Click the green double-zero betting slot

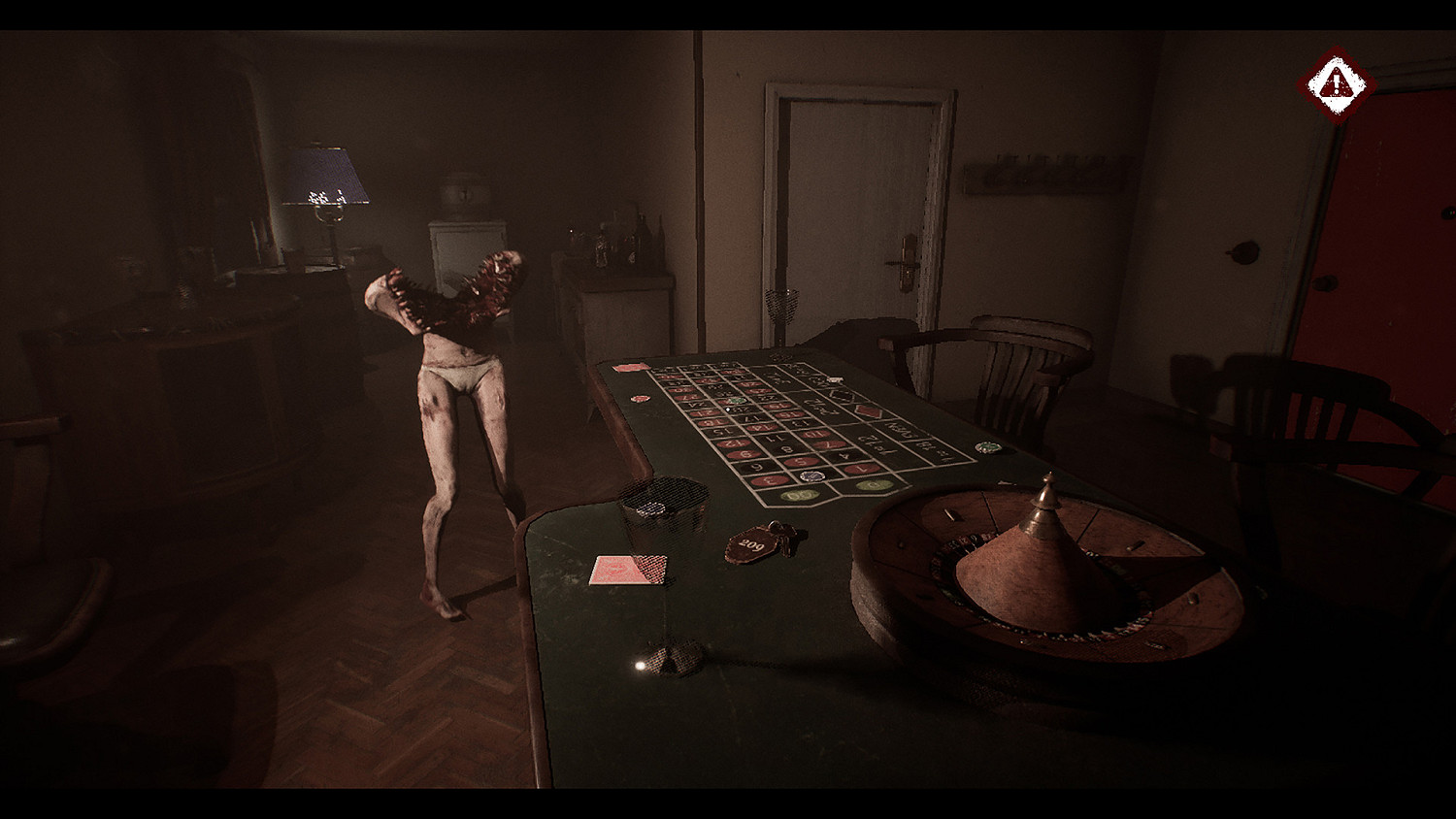799,494
